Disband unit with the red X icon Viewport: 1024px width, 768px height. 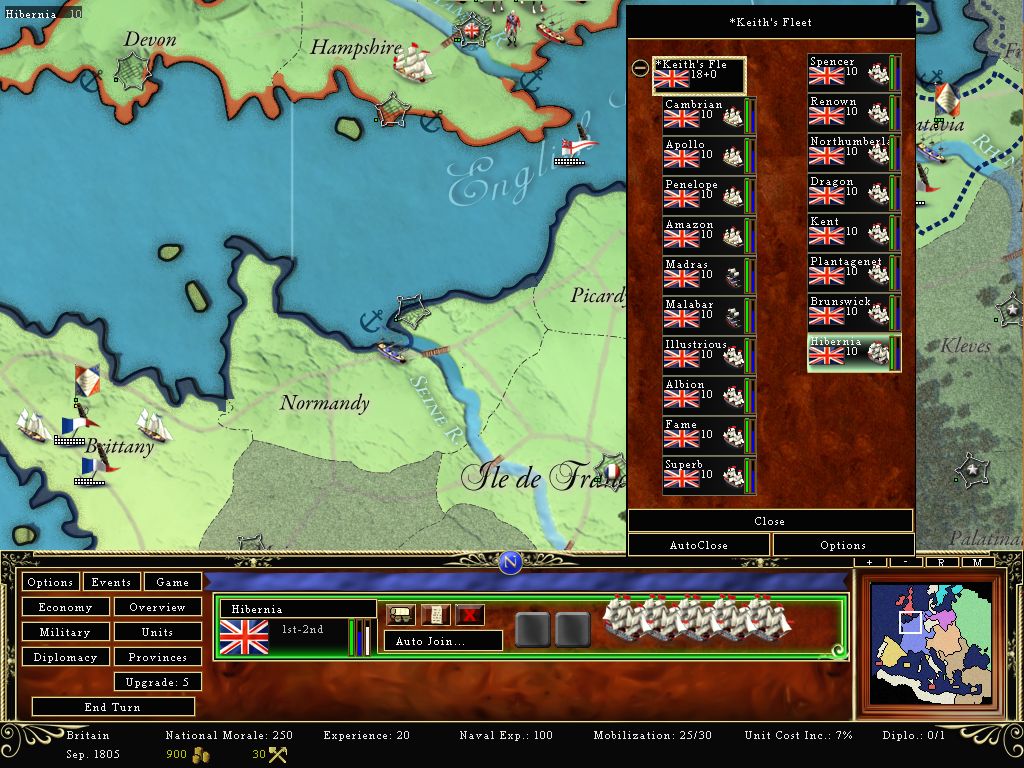(470, 615)
